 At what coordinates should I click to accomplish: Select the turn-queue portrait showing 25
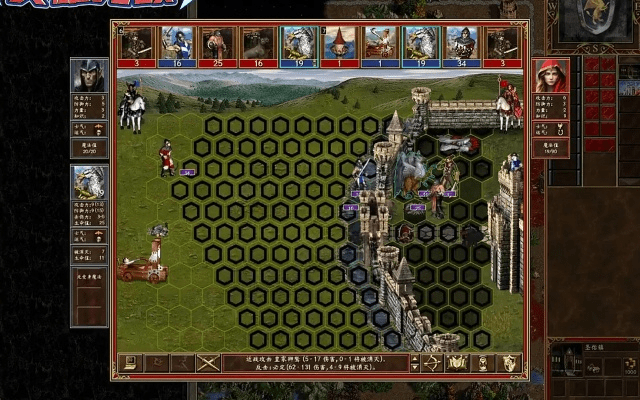coord(217,44)
